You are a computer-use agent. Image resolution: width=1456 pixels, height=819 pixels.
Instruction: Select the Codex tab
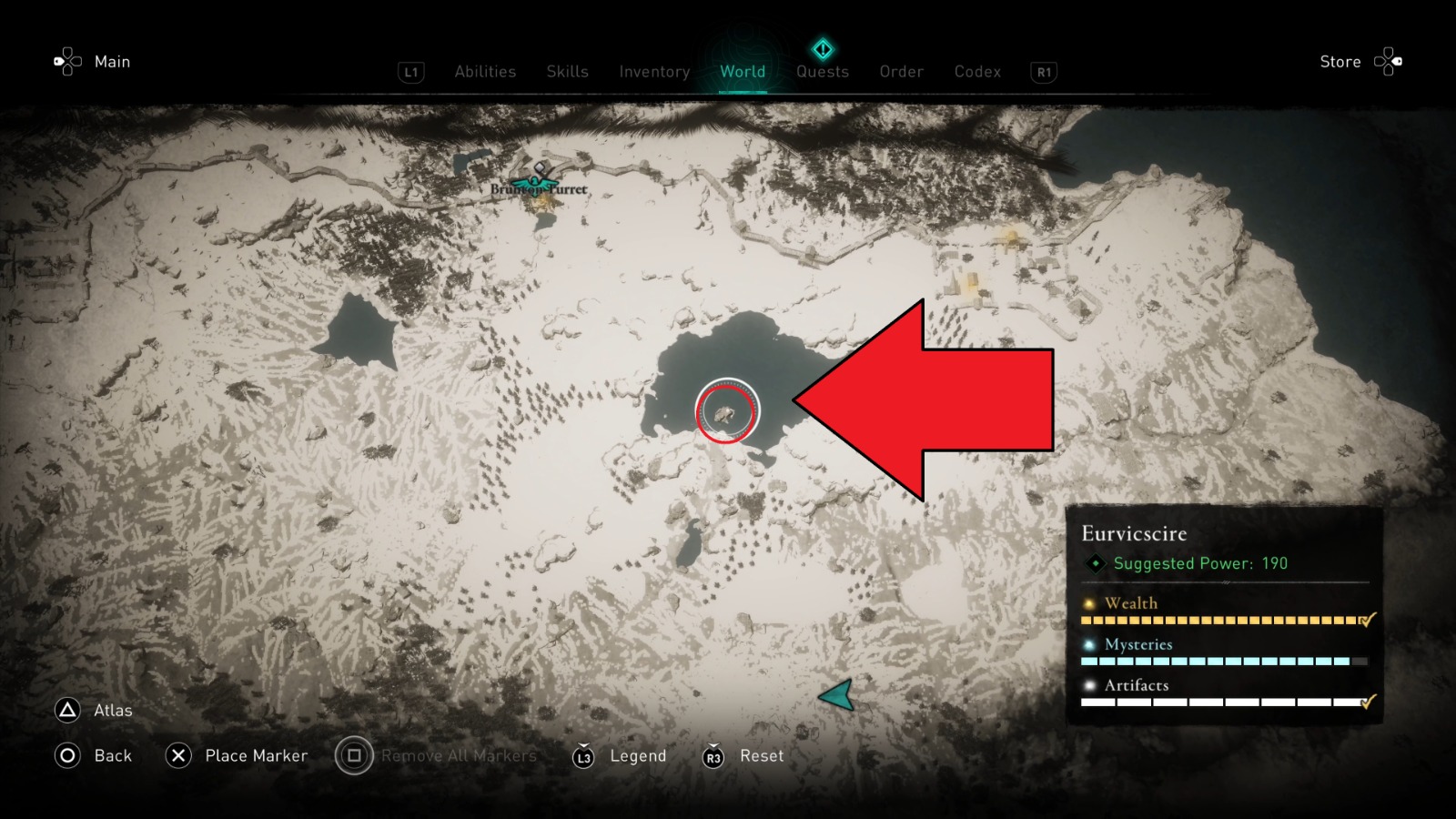tap(977, 72)
